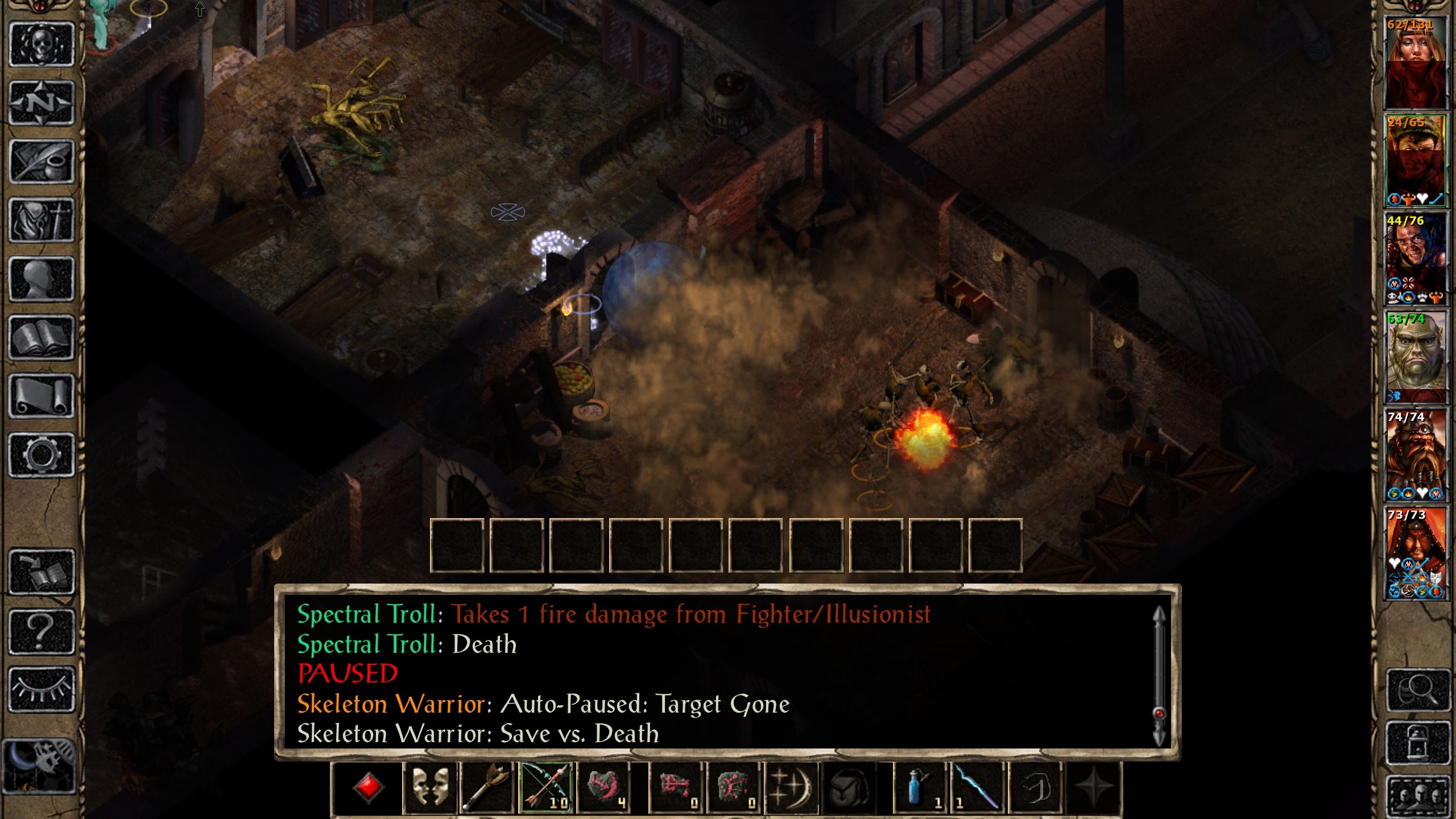Activate the twin masks thieving ability
This screenshot has width=1456, height=819.
[429, 788]
